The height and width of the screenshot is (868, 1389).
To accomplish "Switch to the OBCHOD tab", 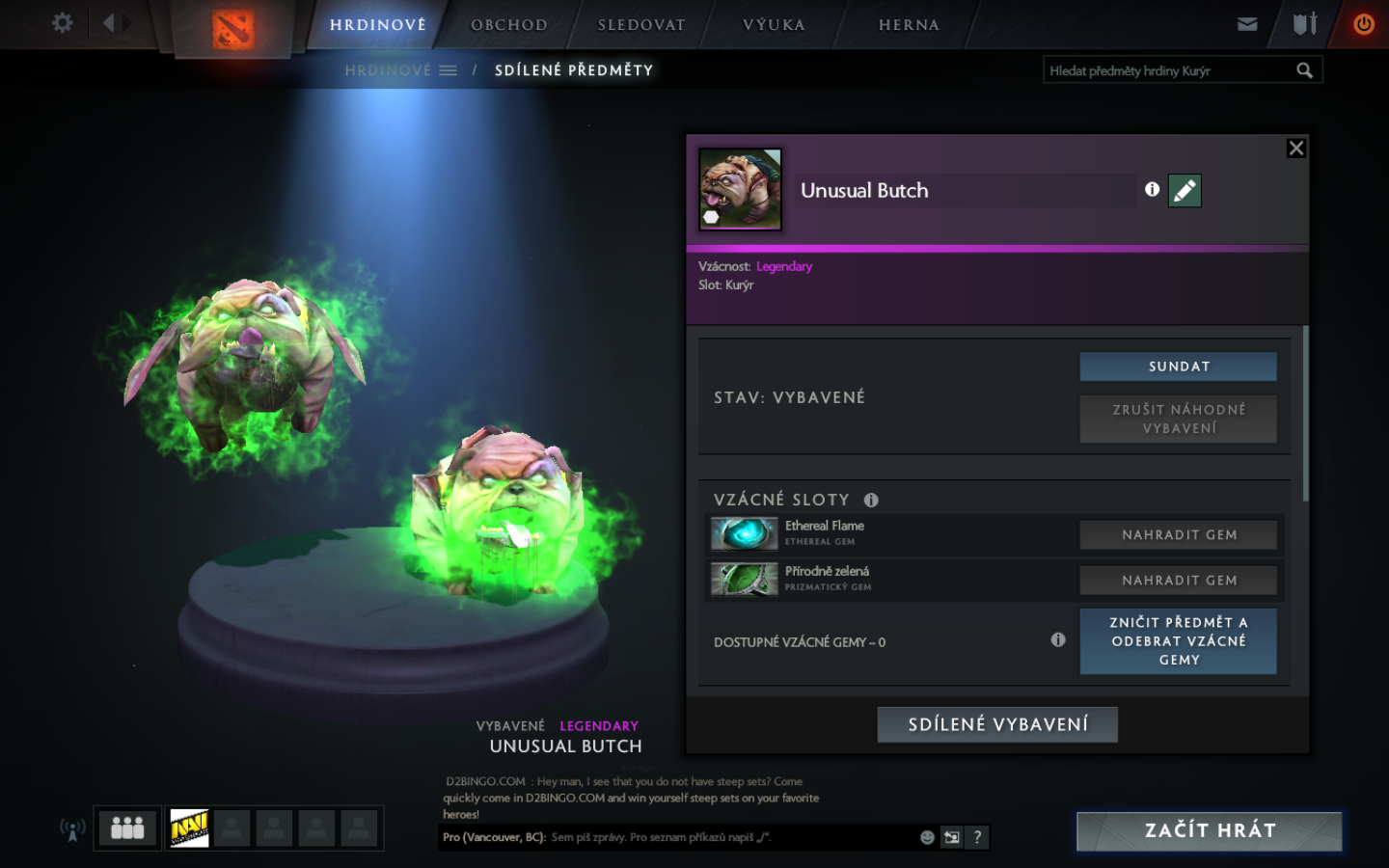I will tap(508, 24).
